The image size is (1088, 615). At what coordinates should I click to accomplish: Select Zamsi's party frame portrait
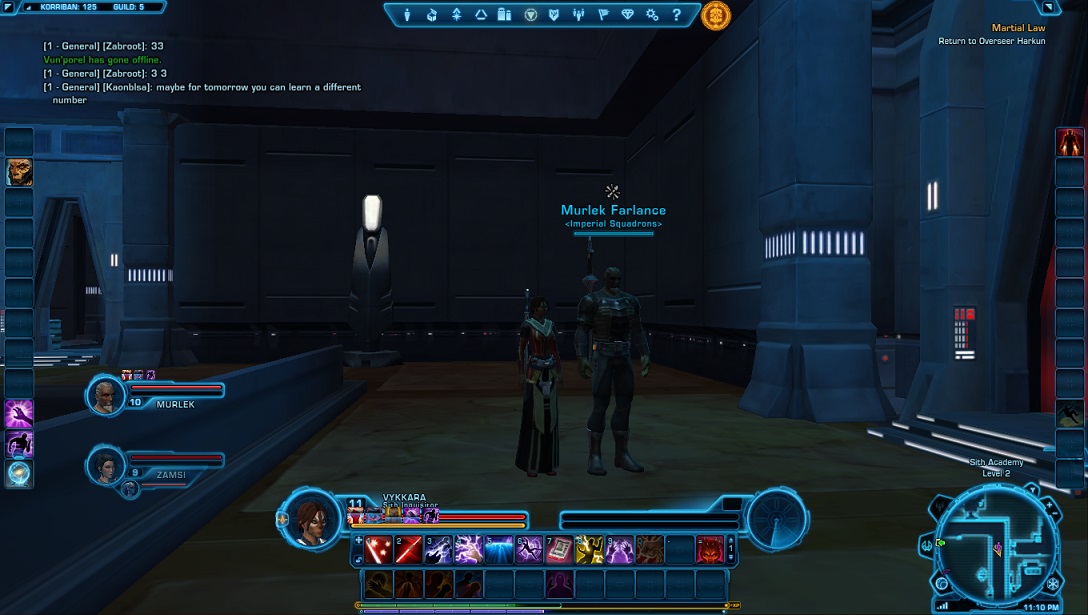pos(104,465)
